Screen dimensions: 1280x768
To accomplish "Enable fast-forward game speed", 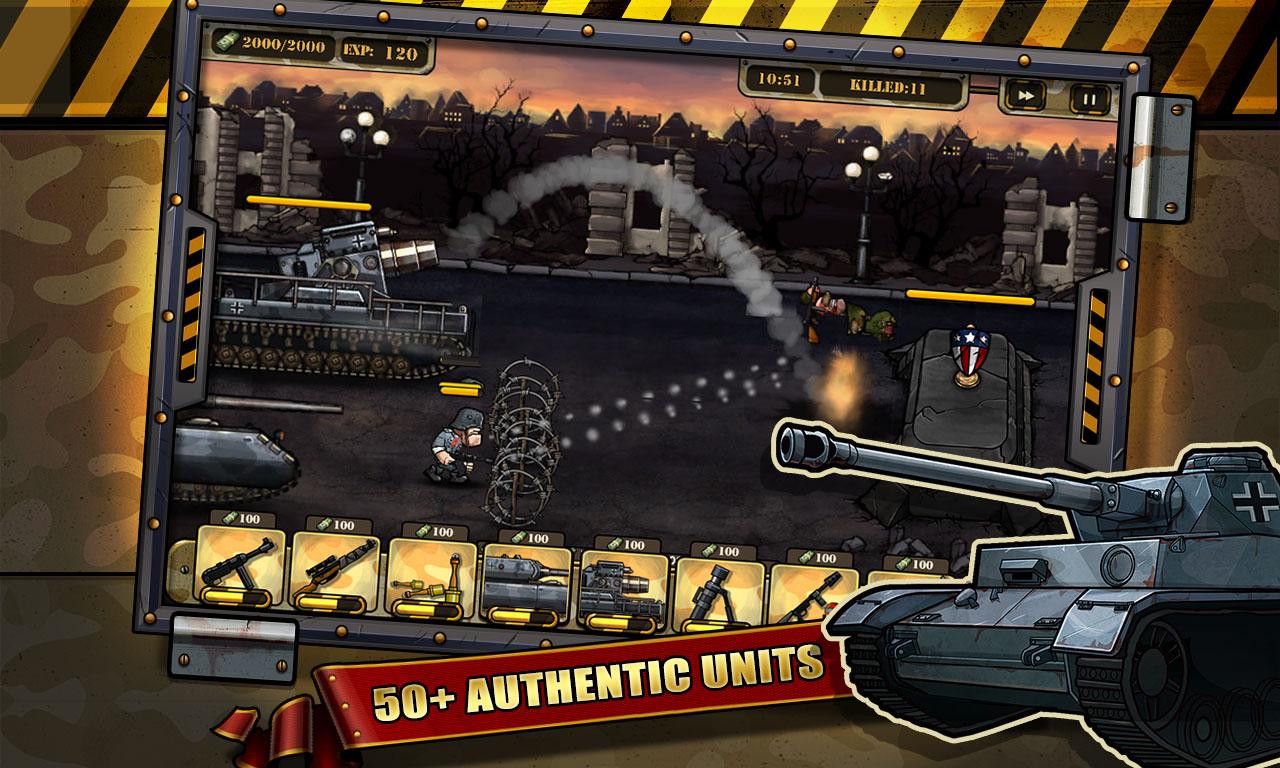I will [x=1027, y=94].
